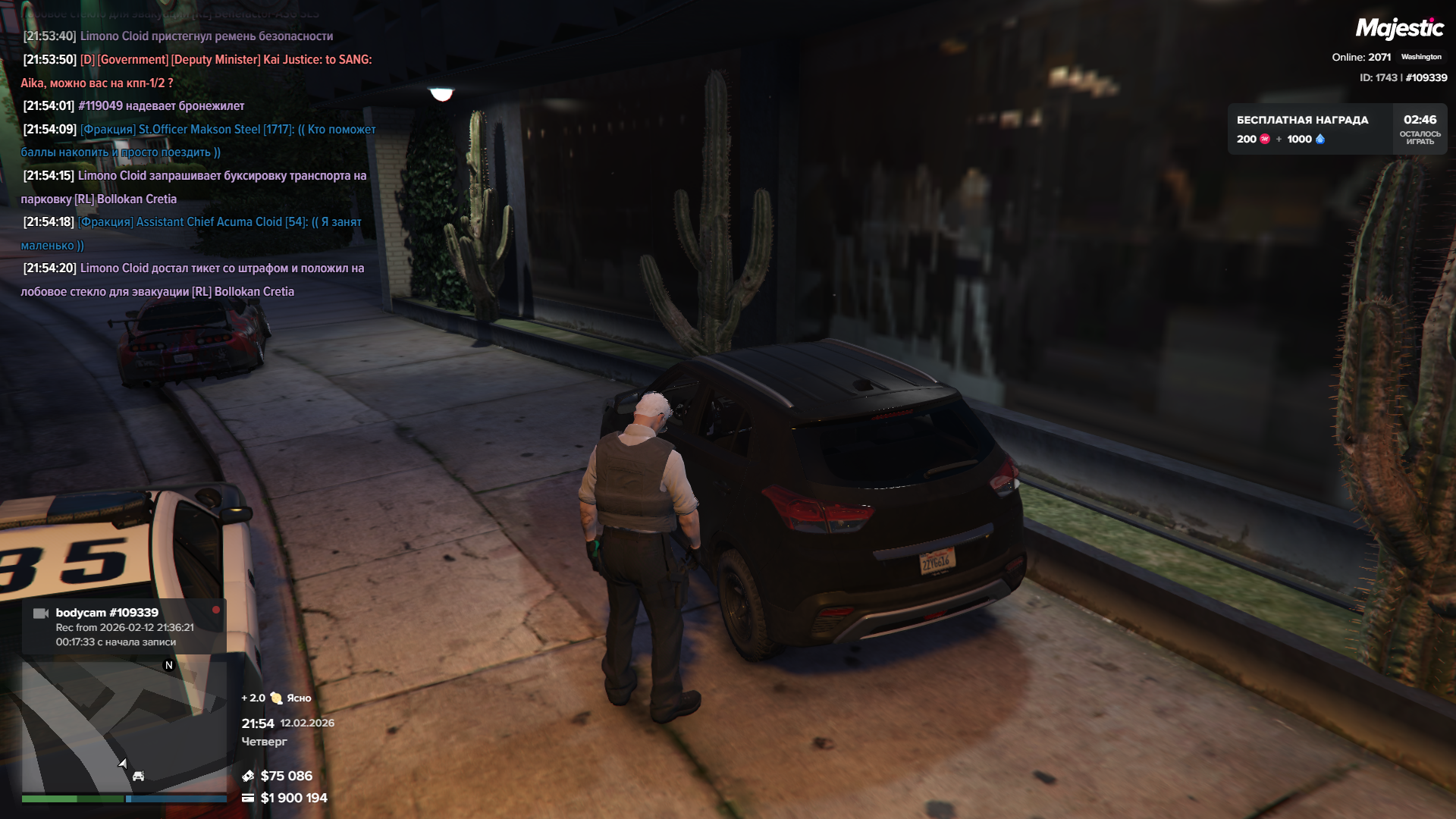Click the bodycam camera icon
Image resolution: width=1456 pixels, height=819 pixels.
pyautogui.click(x=41, y=613)
